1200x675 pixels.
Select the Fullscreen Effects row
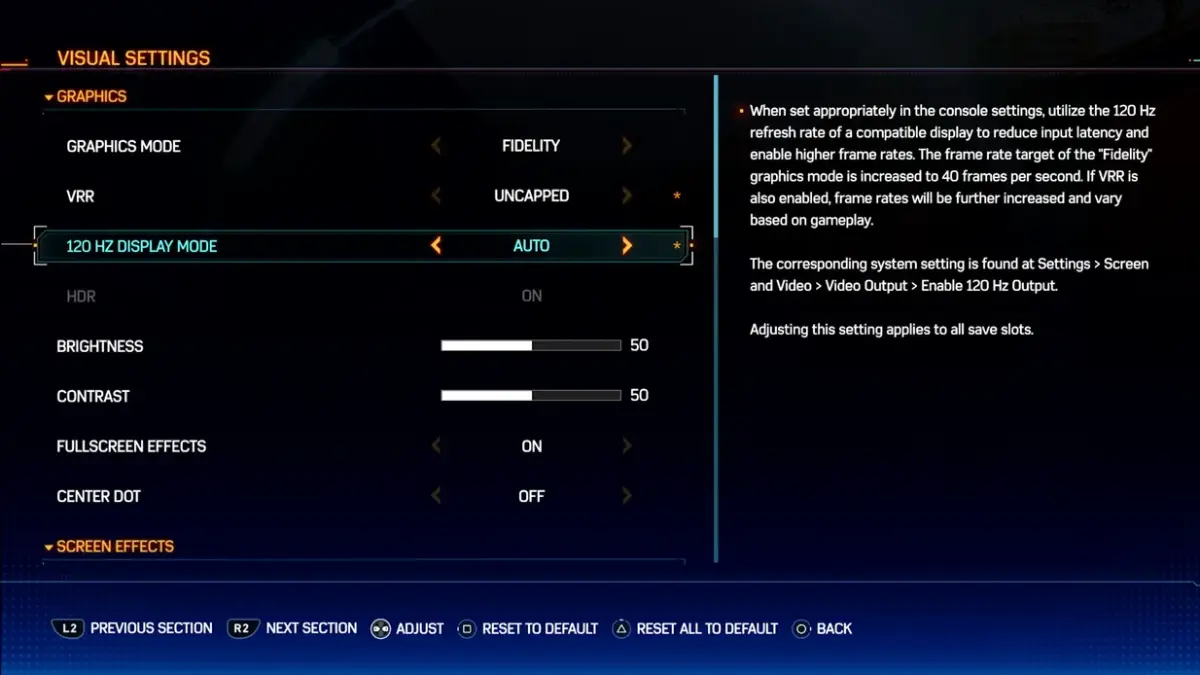click(131, 446)
